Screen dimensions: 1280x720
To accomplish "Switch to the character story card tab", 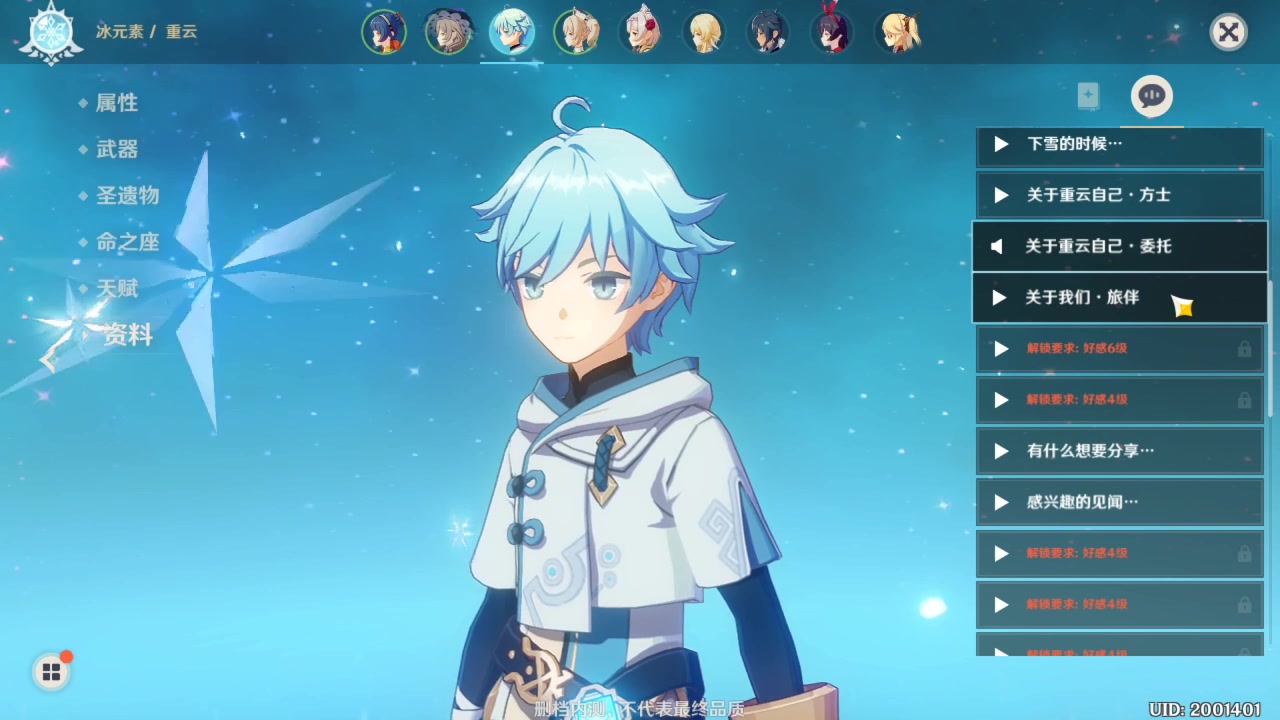I will (x=1088, y=96).
